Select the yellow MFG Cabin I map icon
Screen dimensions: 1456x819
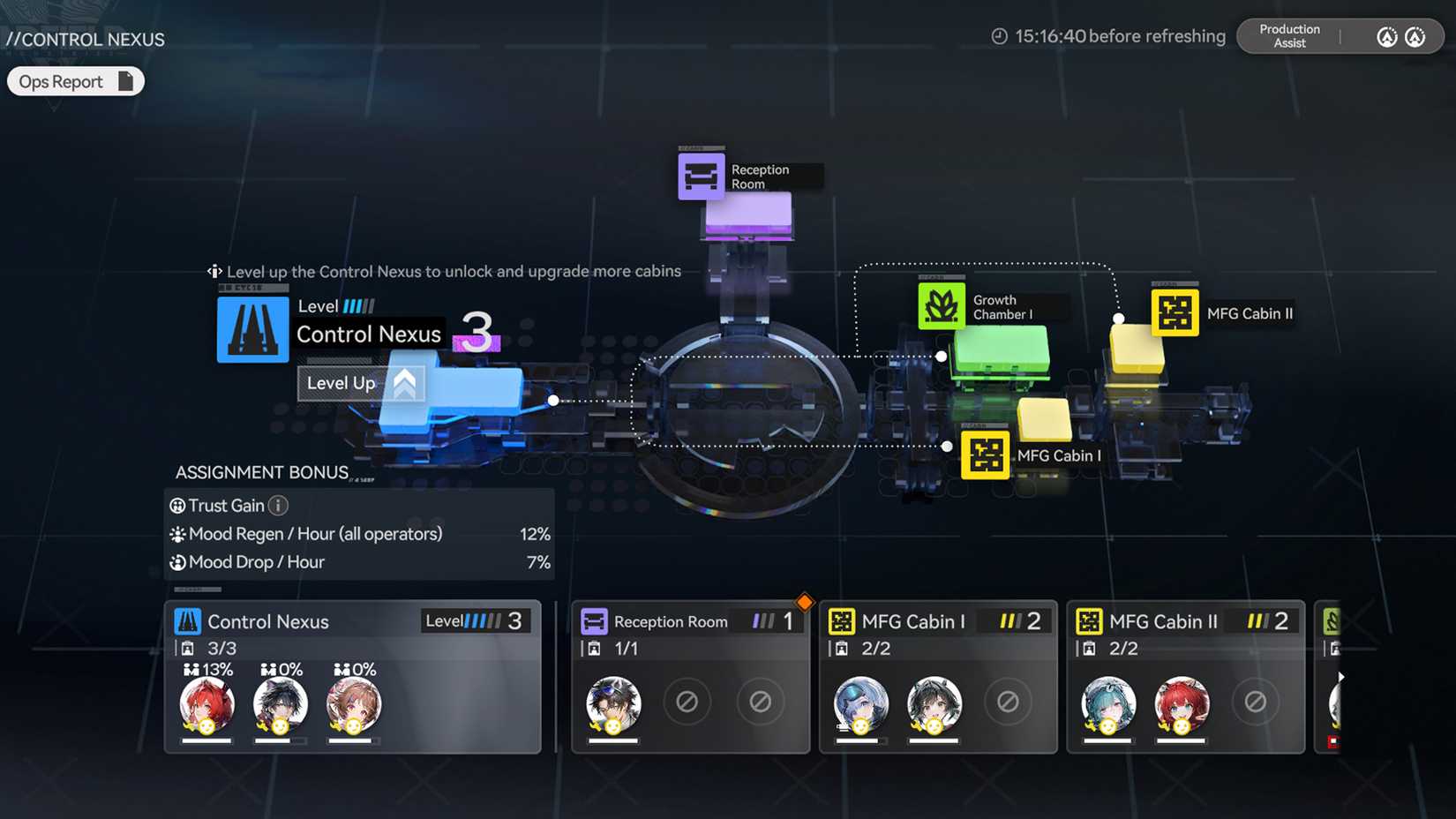(985, 455)
